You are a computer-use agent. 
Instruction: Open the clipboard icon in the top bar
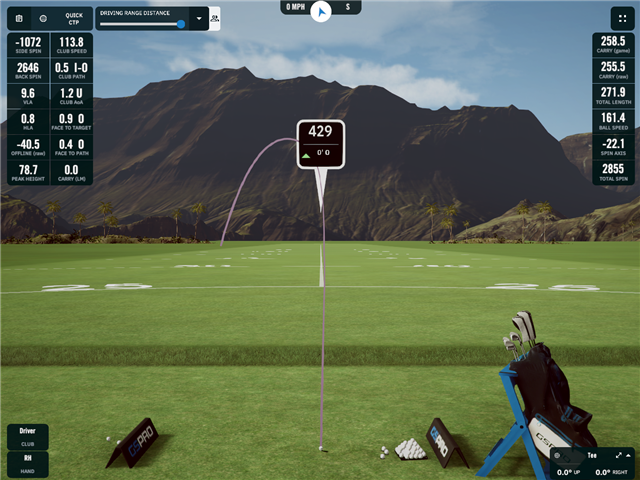coord(19,18)
